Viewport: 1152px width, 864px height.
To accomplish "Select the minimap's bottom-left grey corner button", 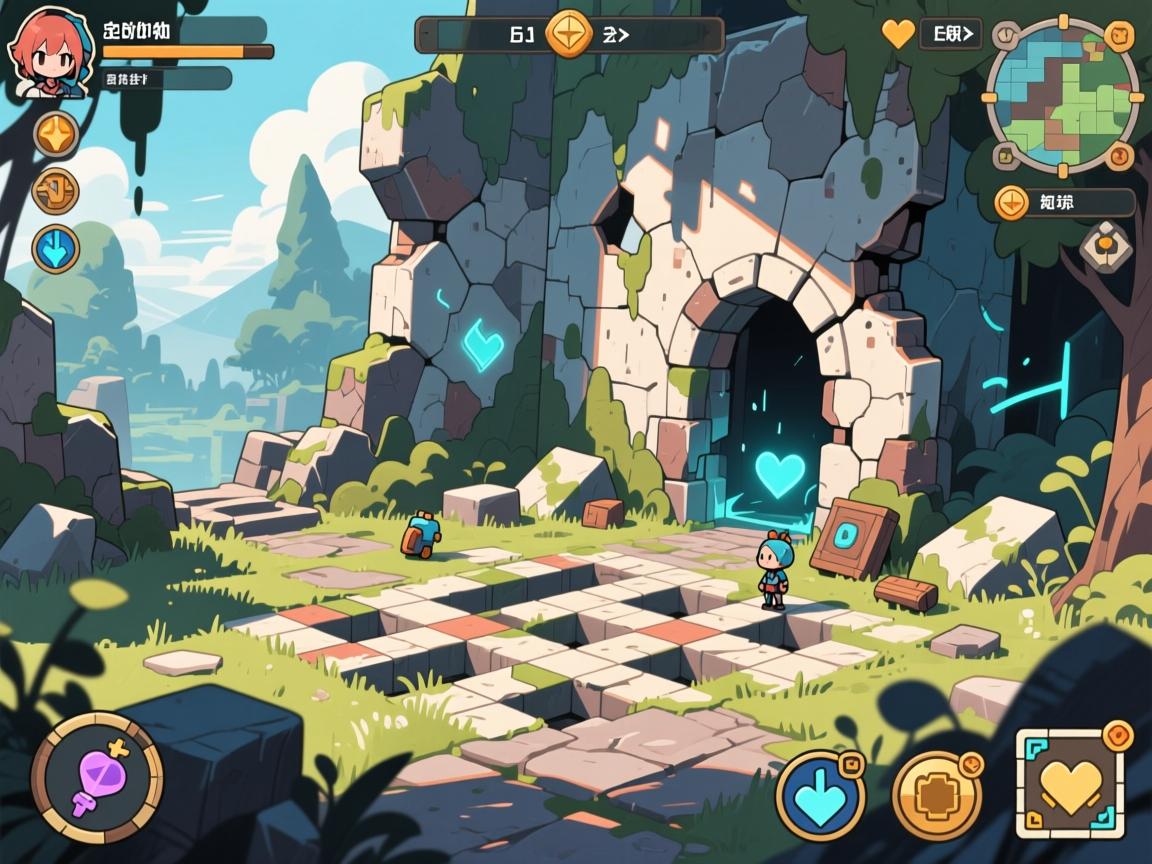I will coord(1005,155).
